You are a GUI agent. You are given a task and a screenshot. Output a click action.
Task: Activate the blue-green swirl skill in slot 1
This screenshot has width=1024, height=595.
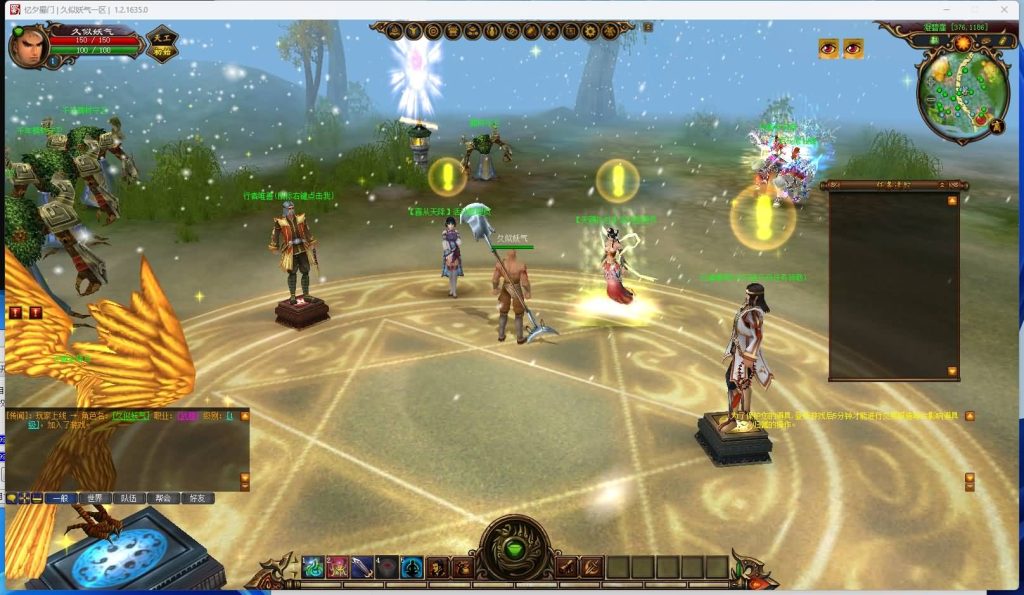point(312,567)
